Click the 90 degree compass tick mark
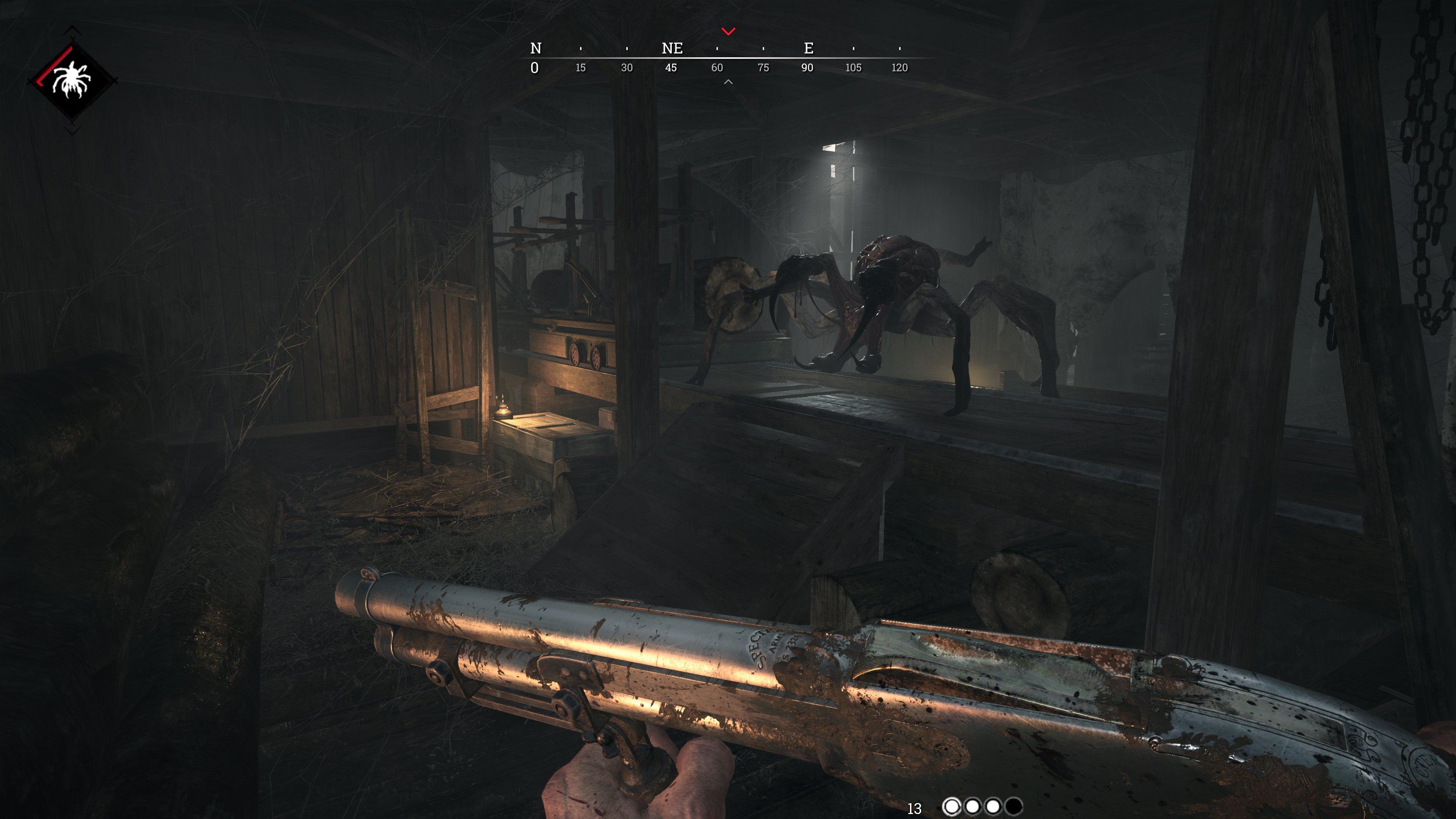 point(807,67)
